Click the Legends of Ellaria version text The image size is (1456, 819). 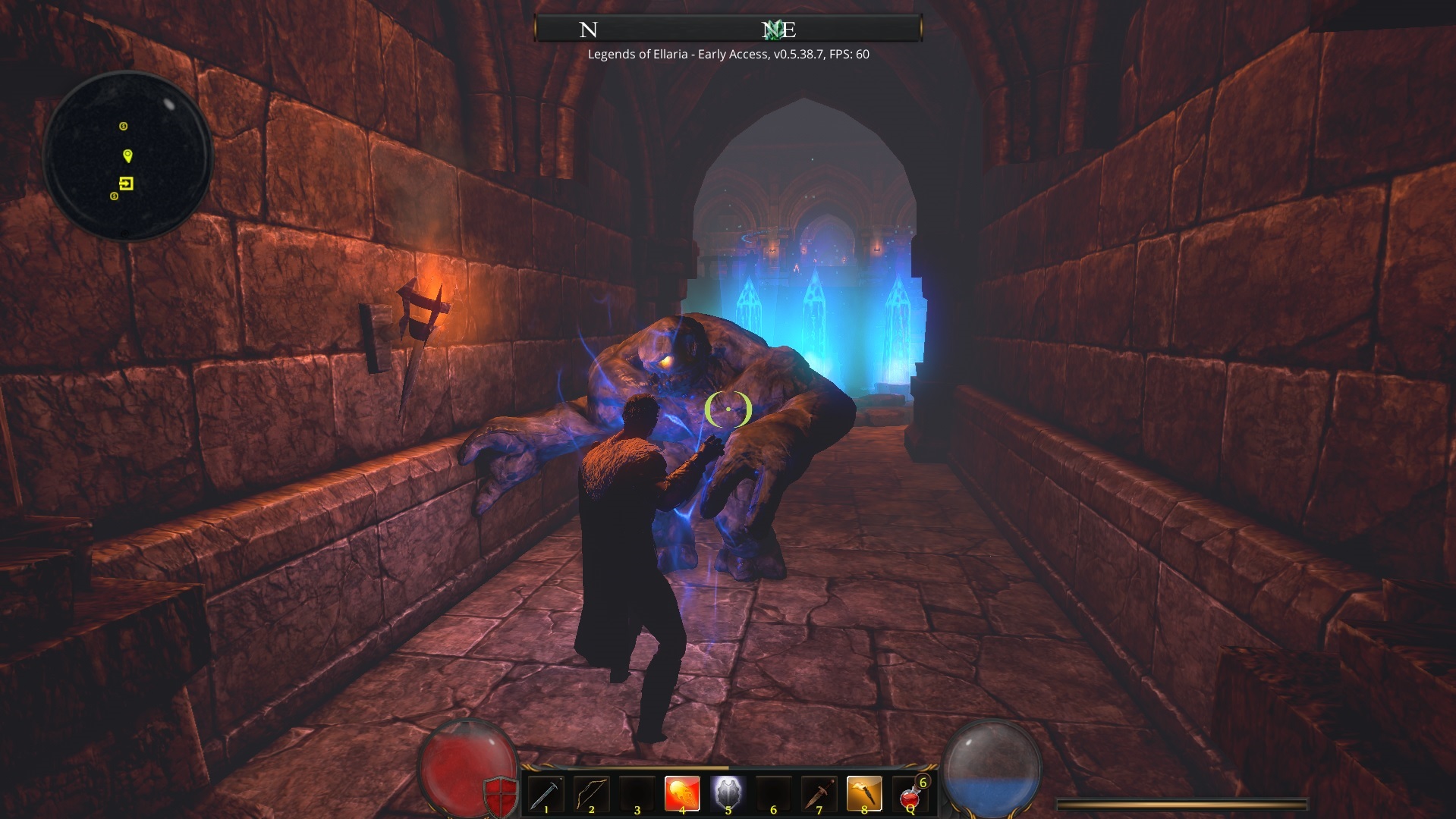728,55
